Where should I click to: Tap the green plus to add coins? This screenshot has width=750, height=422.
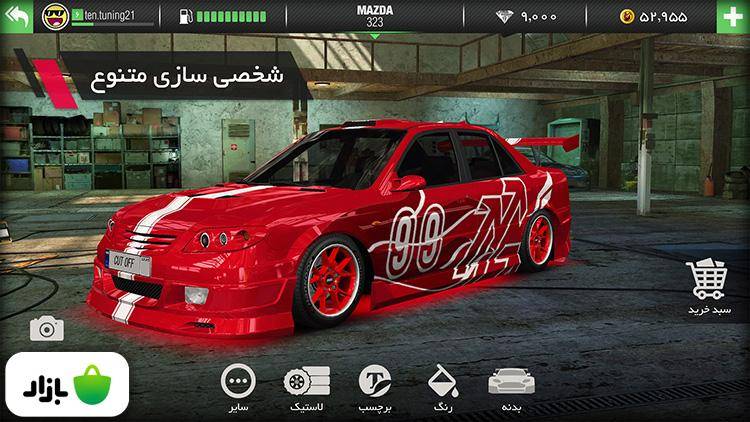(x=731, y=16)
